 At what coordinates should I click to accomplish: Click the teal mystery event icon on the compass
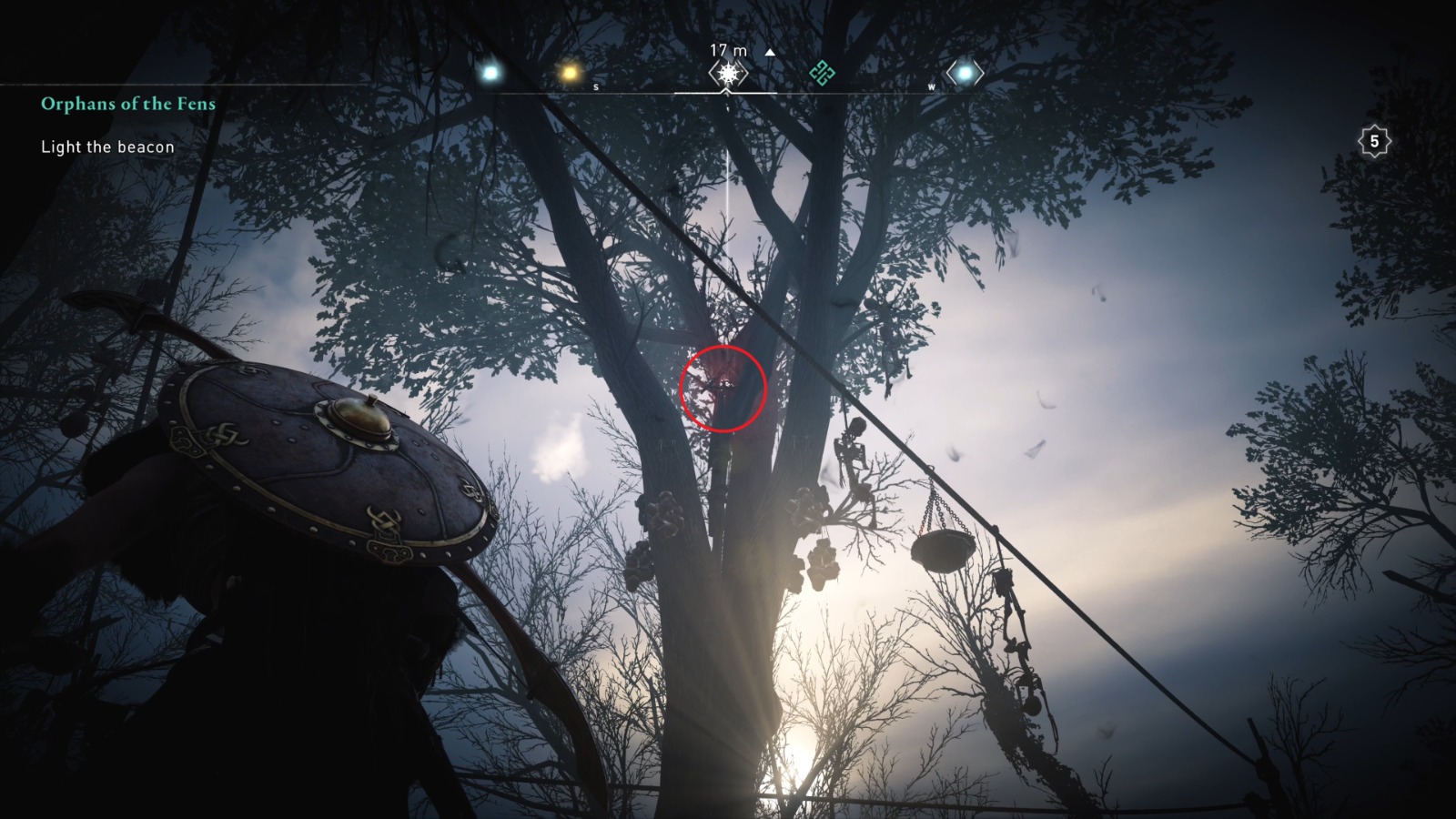(820, 72)
